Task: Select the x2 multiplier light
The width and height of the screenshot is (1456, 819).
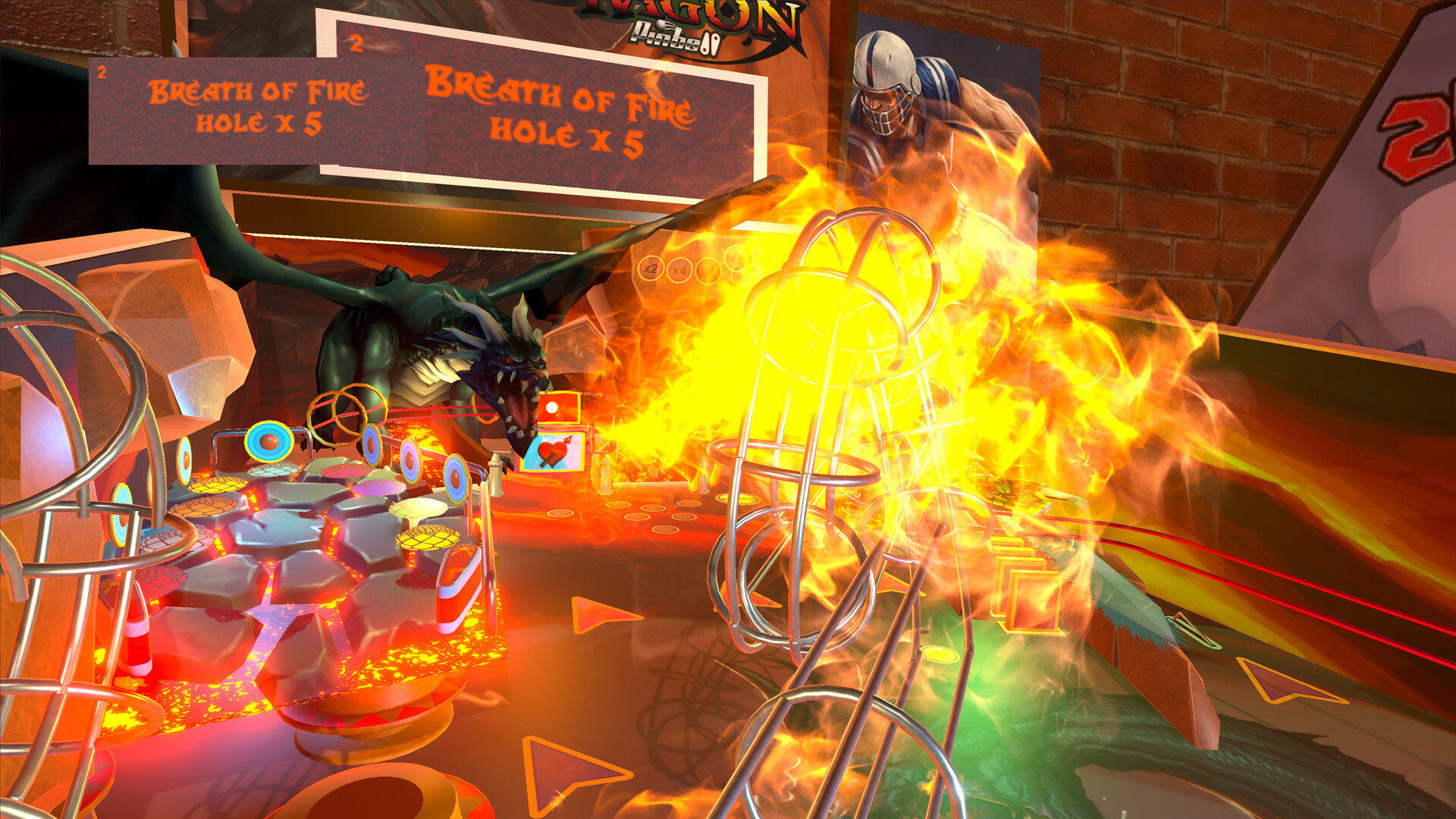Action: 651,268
